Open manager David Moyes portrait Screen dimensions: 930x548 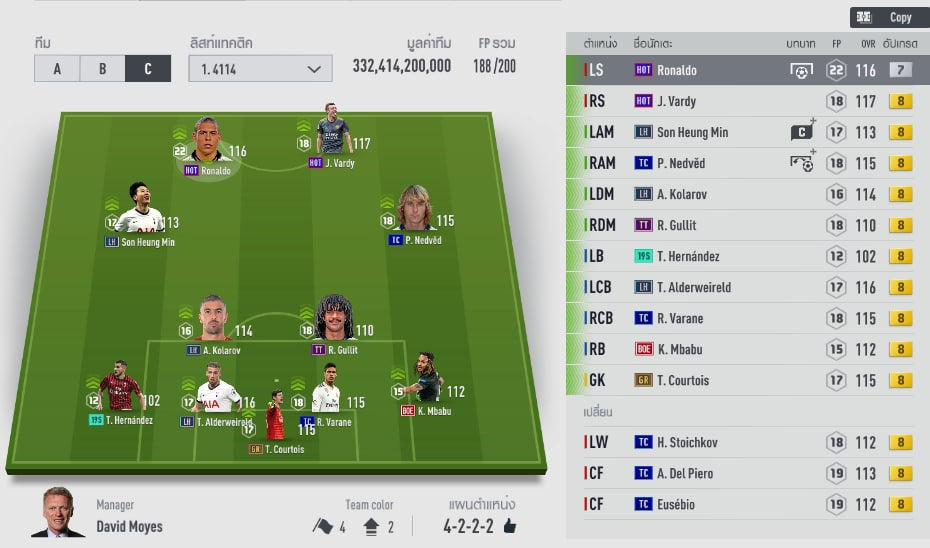[x=58, y=511]
